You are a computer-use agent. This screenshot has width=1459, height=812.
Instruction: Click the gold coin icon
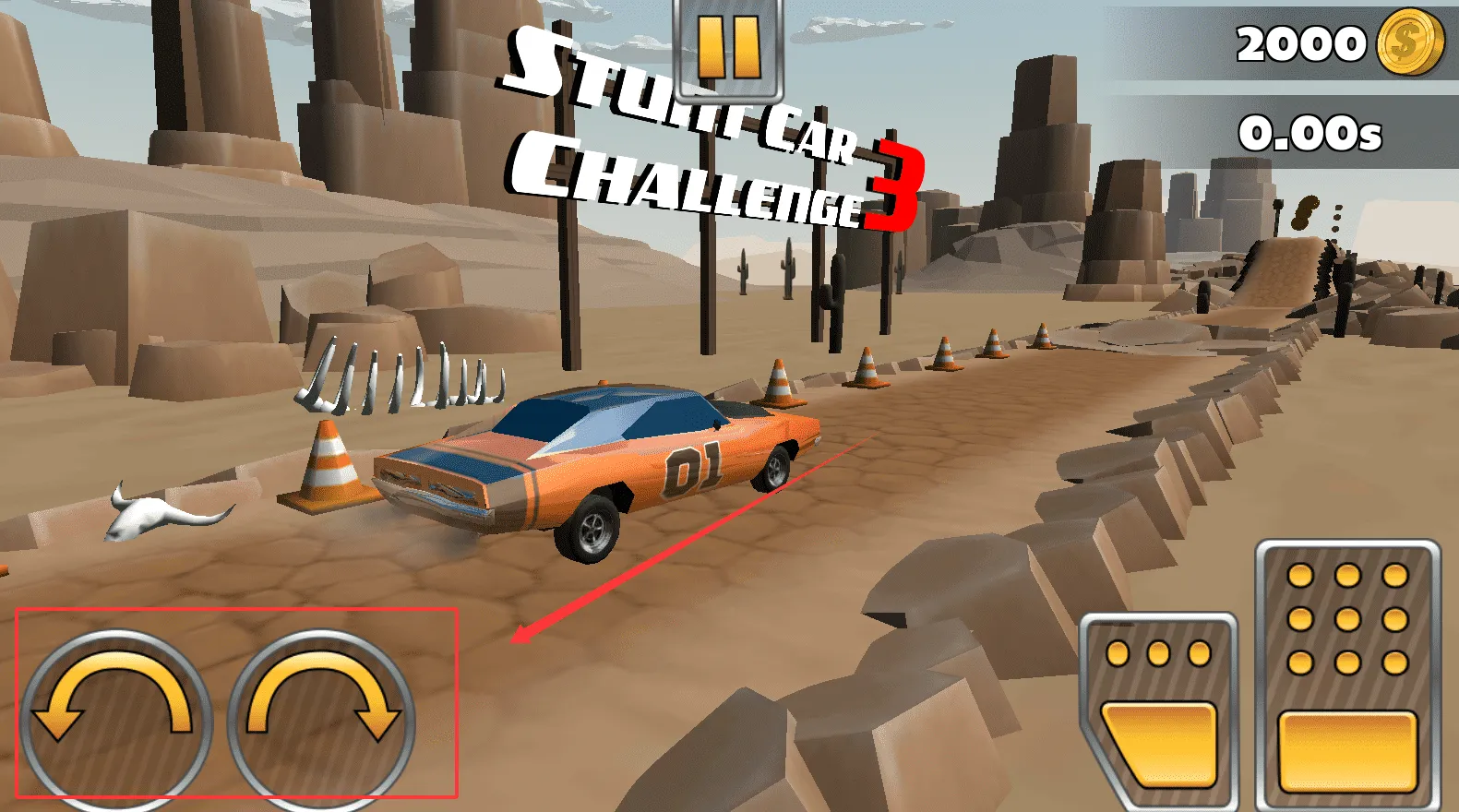[x=1409, y=43]
